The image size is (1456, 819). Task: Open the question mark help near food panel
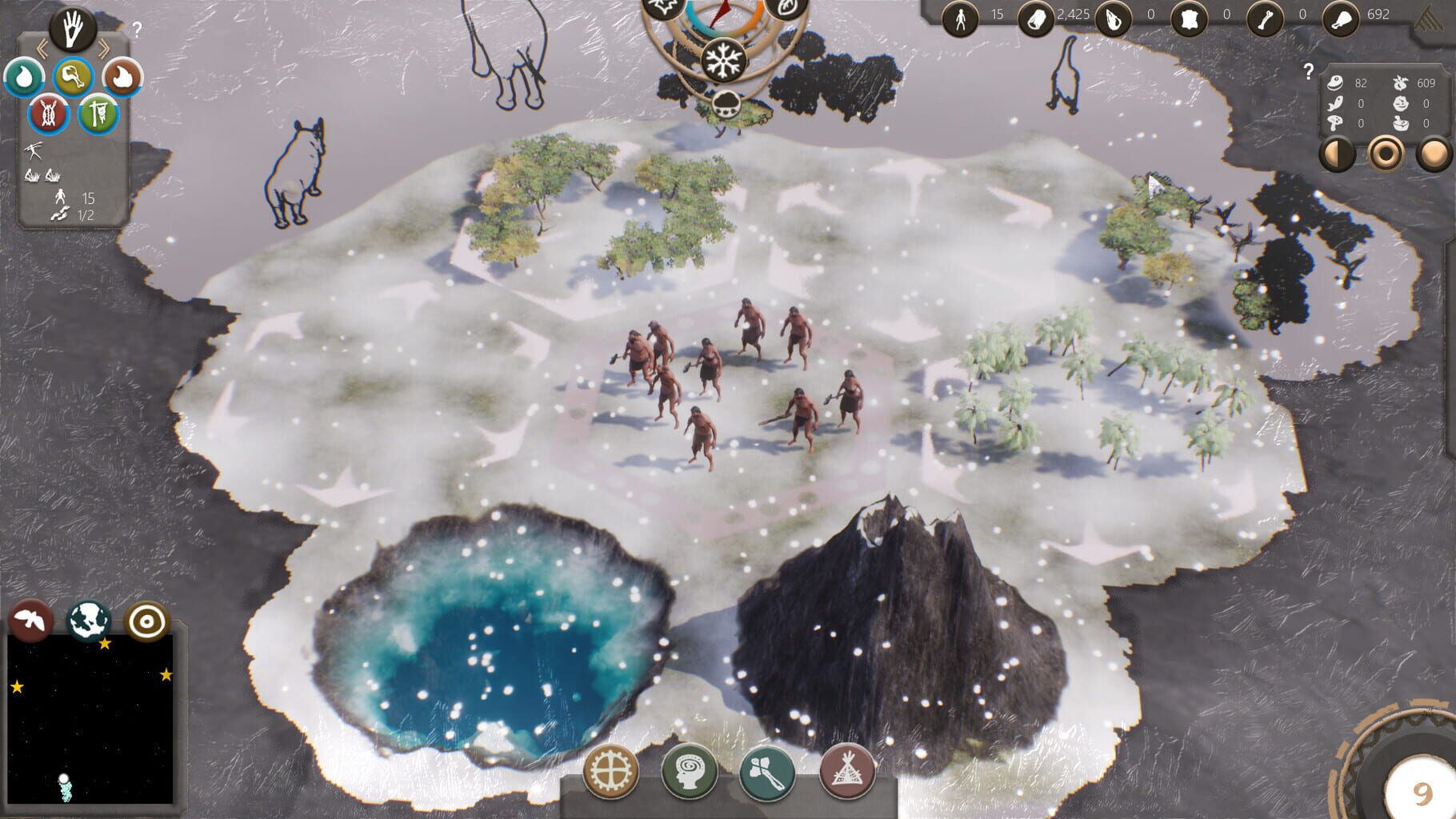click(1310, 70)
